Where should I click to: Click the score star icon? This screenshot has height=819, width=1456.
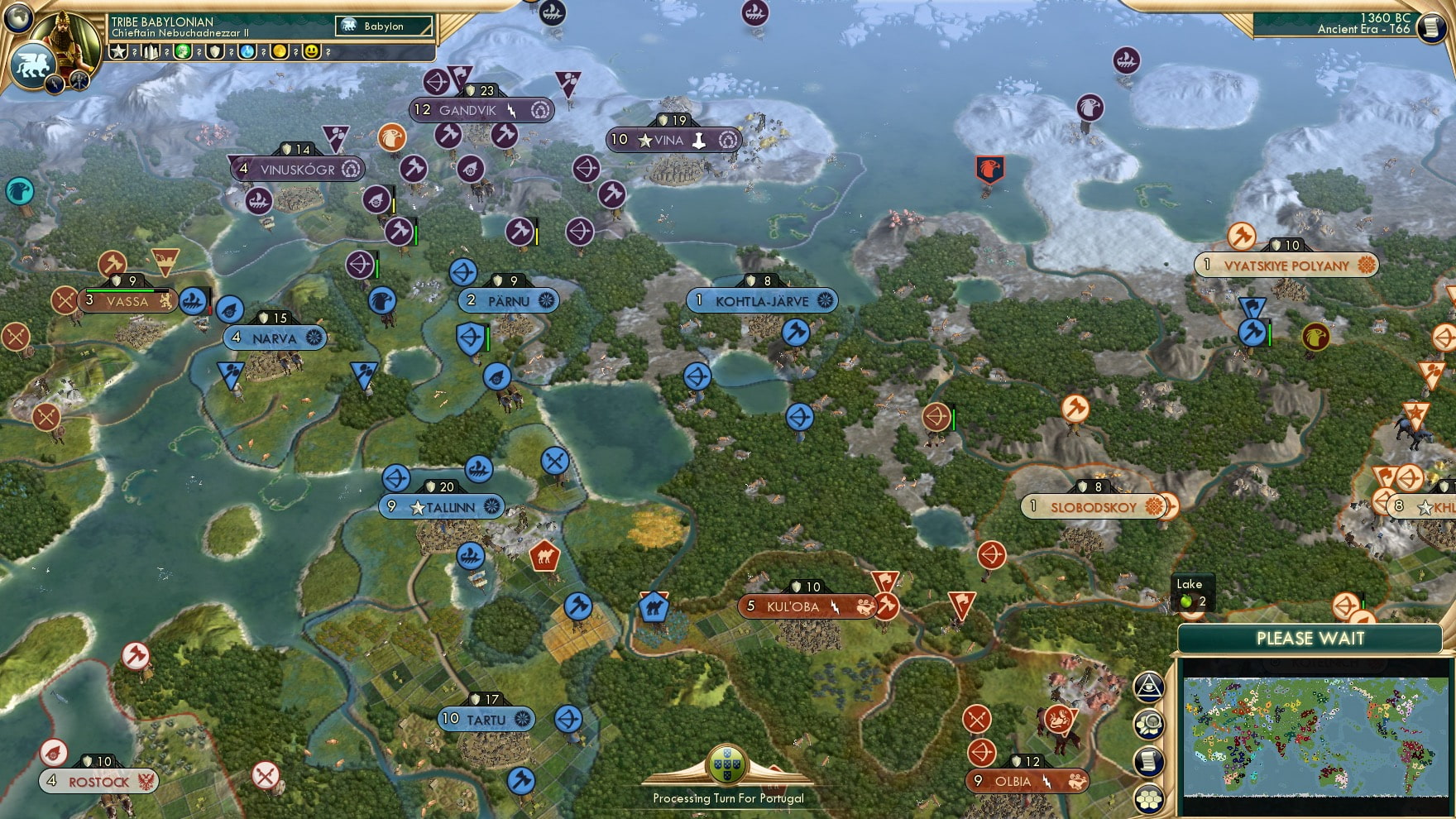click(118, 51)
